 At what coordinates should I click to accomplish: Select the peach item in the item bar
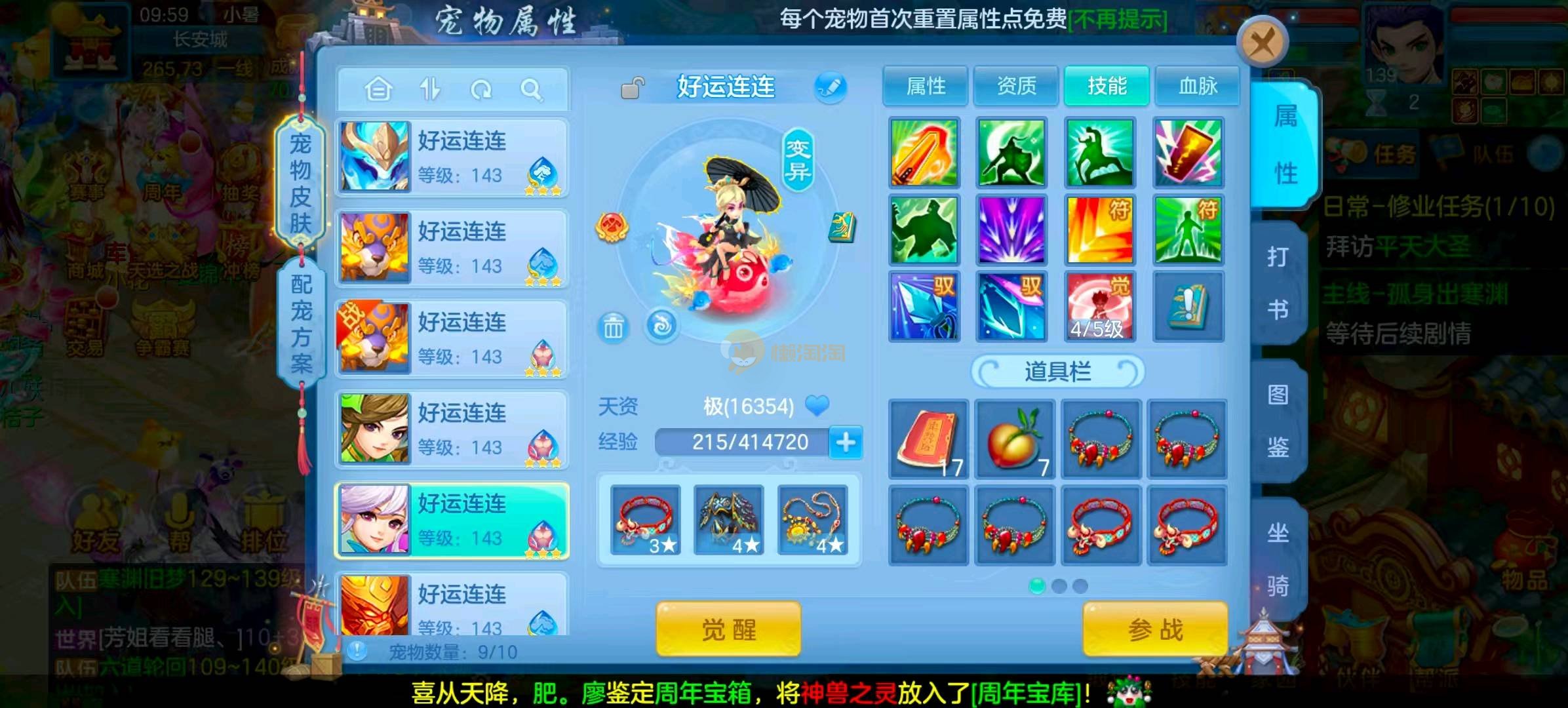coord(1014,439)
